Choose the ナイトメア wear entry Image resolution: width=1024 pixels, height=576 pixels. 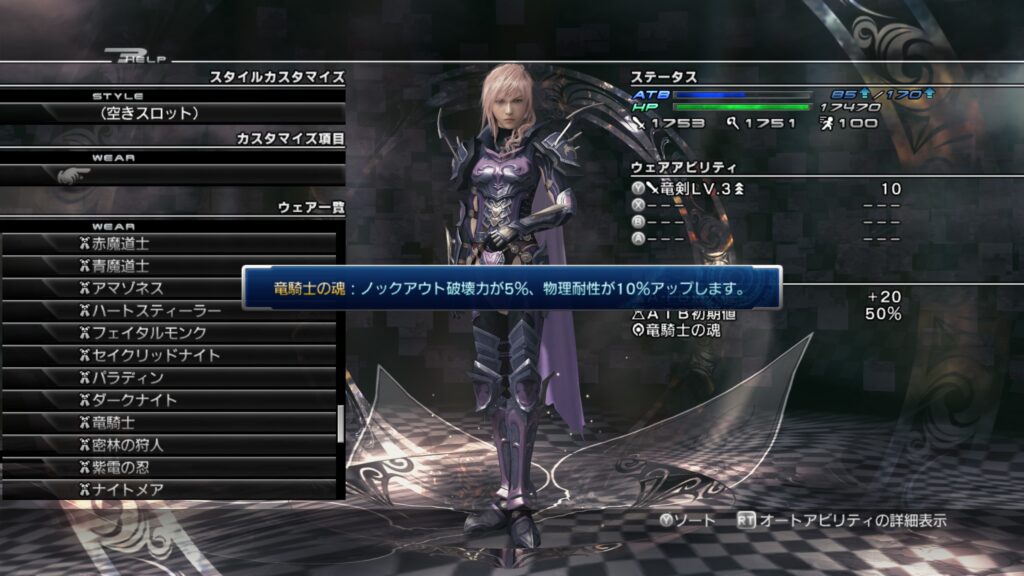tap(170, 489)
